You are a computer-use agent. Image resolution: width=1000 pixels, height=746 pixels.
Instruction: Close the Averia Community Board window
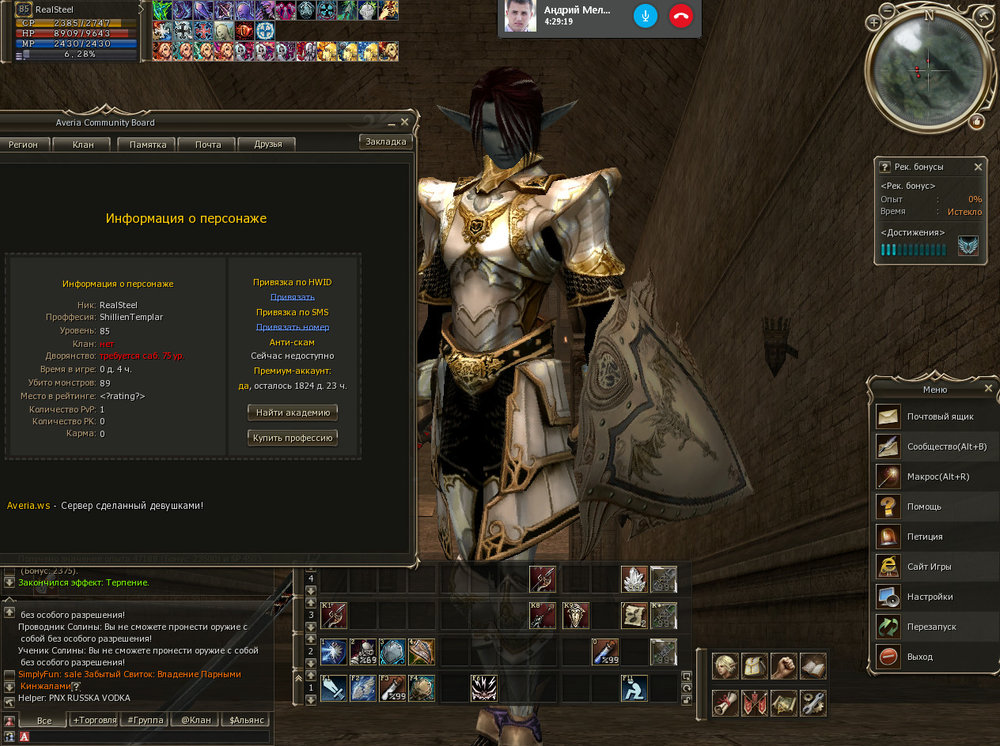coord(405,122)
